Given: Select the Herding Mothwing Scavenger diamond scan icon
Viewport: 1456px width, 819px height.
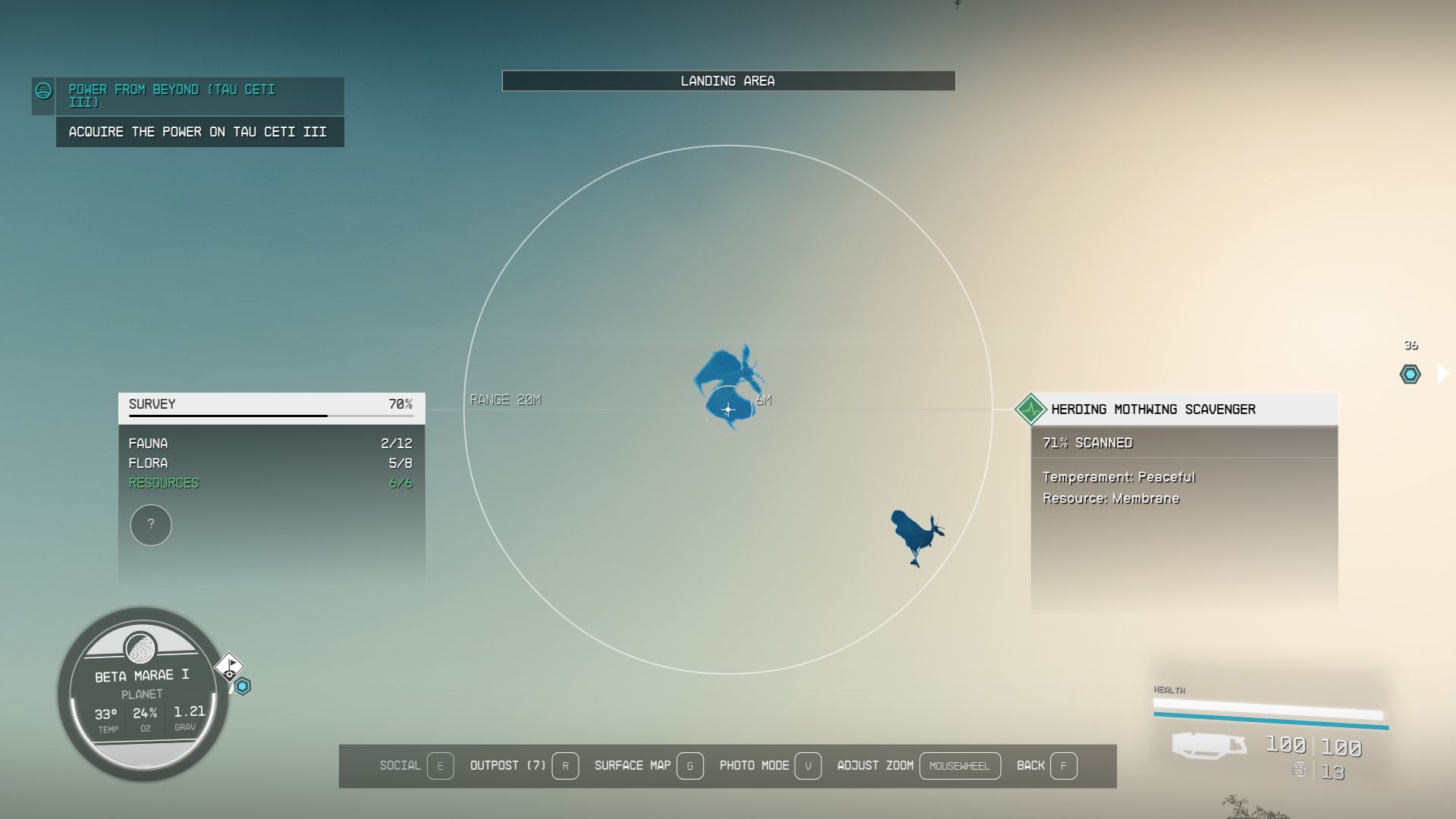Looking at the screenshot, I should [1031, 409].
